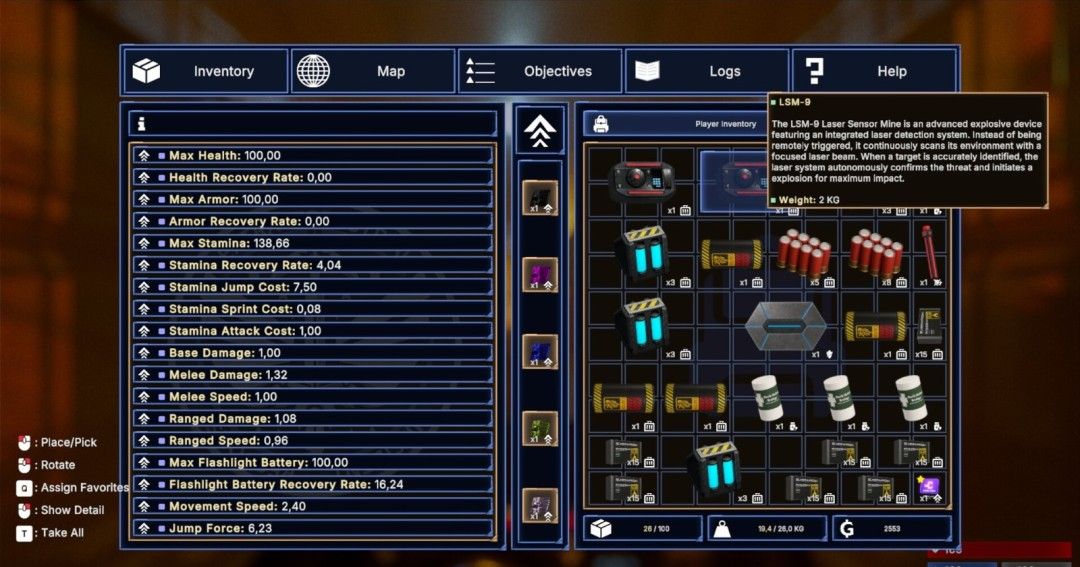Select the green upgrade module slot
This screenshot has width=1080, height=567.
pos(540,428)
